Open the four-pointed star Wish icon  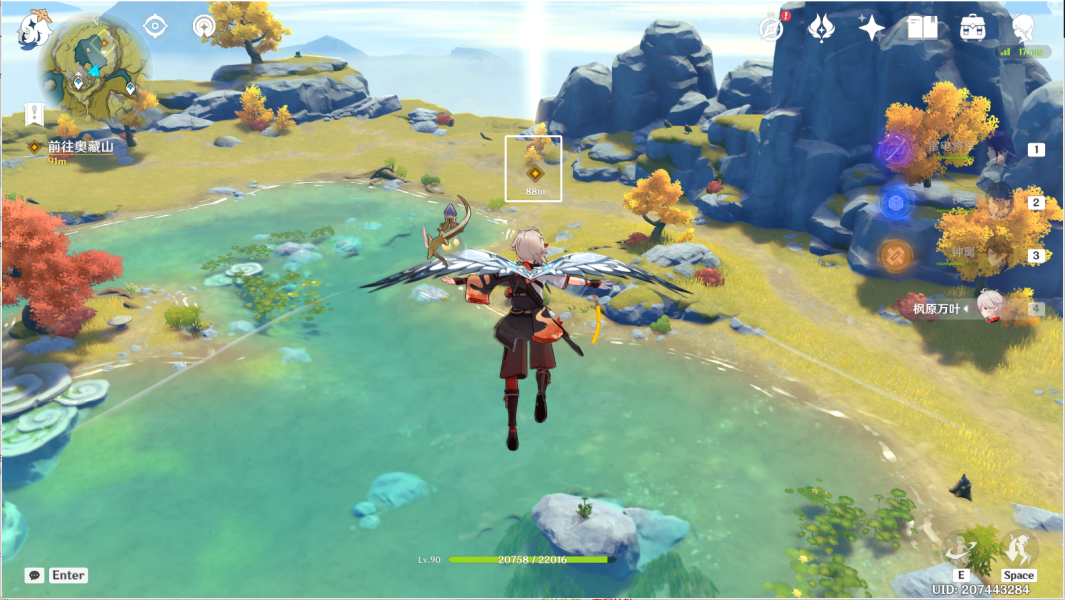(x=871, y=28)
